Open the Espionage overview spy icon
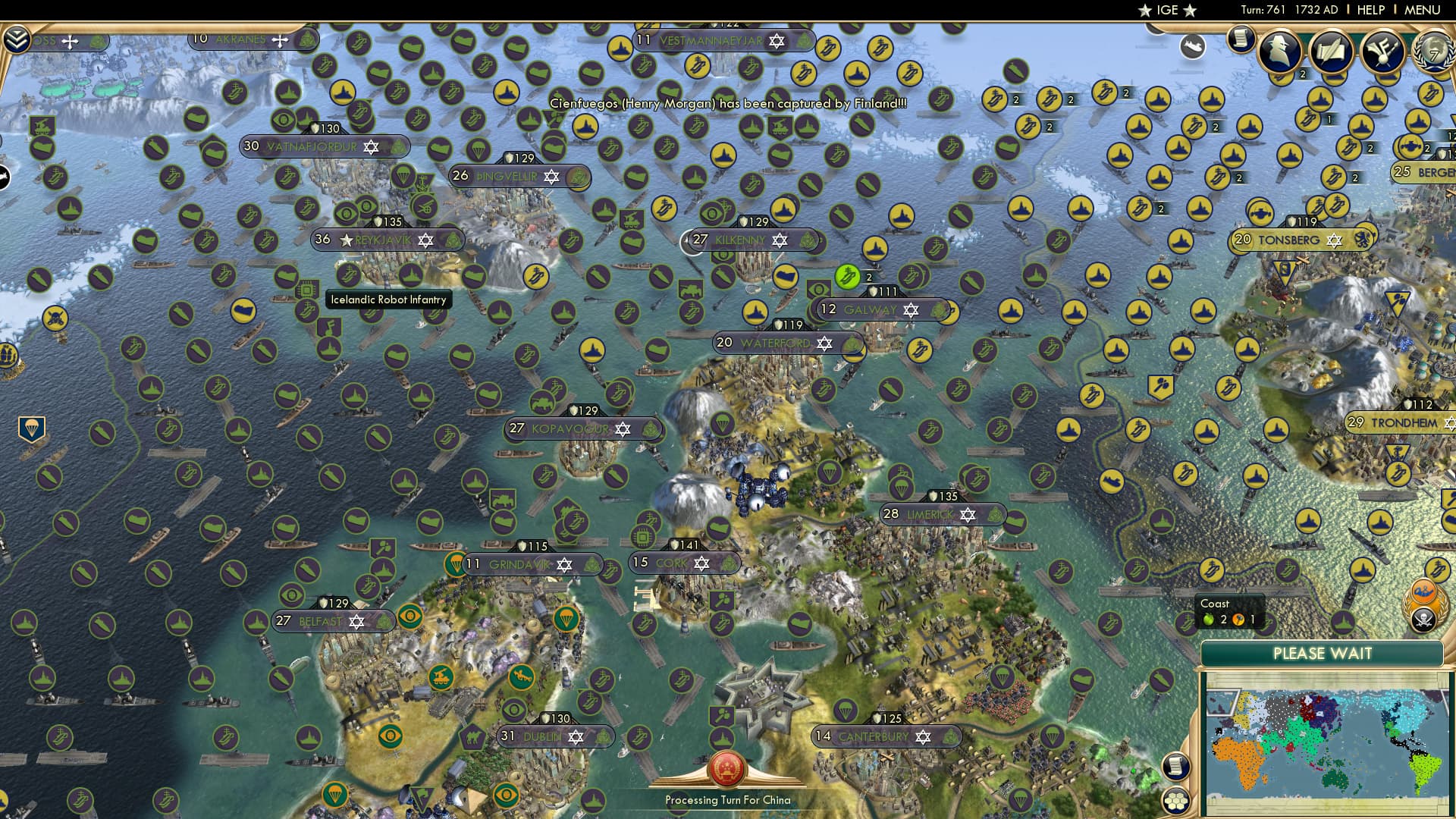Viewport: 1456px width, 819px height. [1280, 52]
